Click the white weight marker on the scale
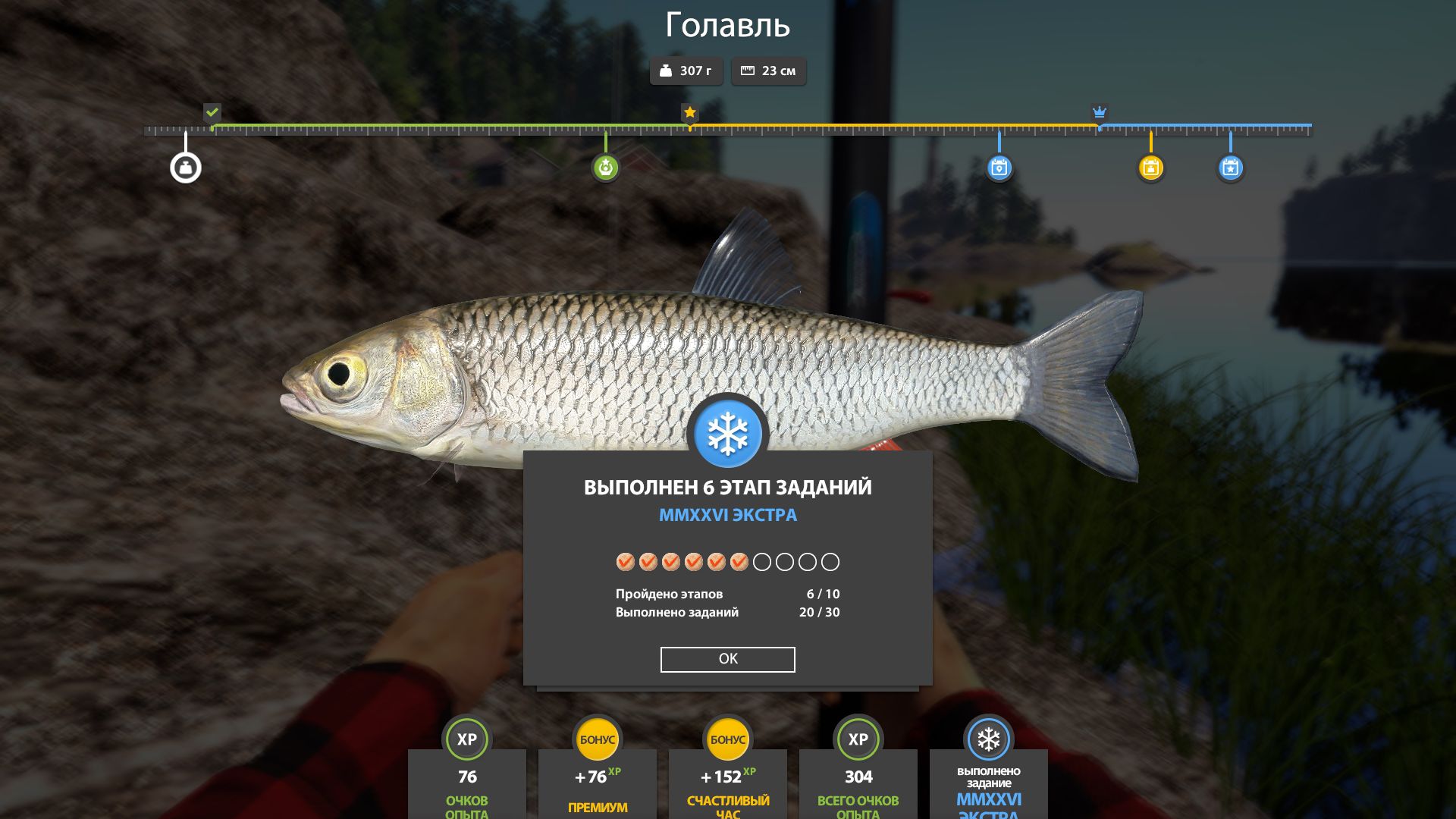 [x=186, y=168]
